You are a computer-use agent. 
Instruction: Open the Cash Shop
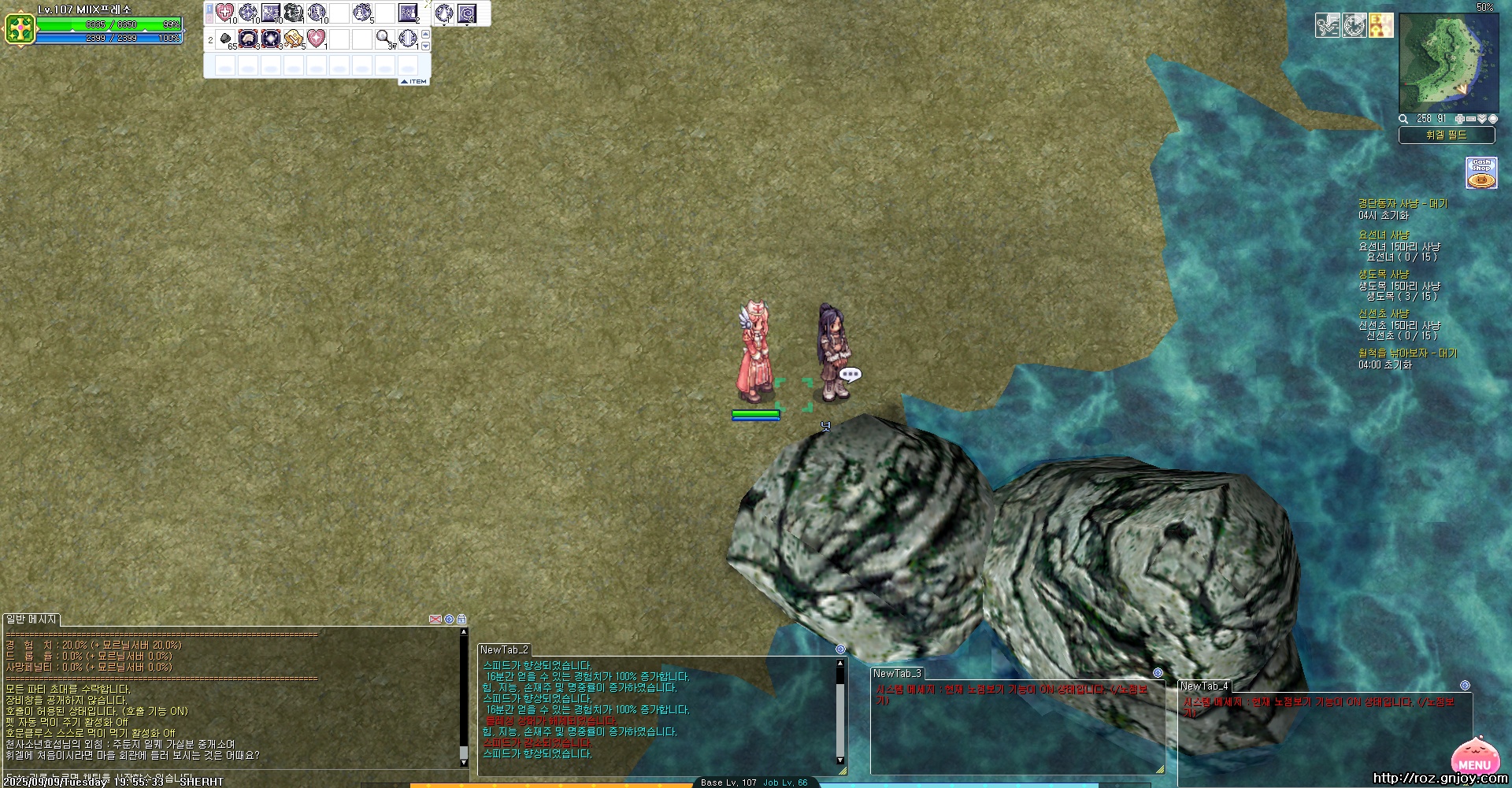pyautogui.click(x=1481, y=172)
